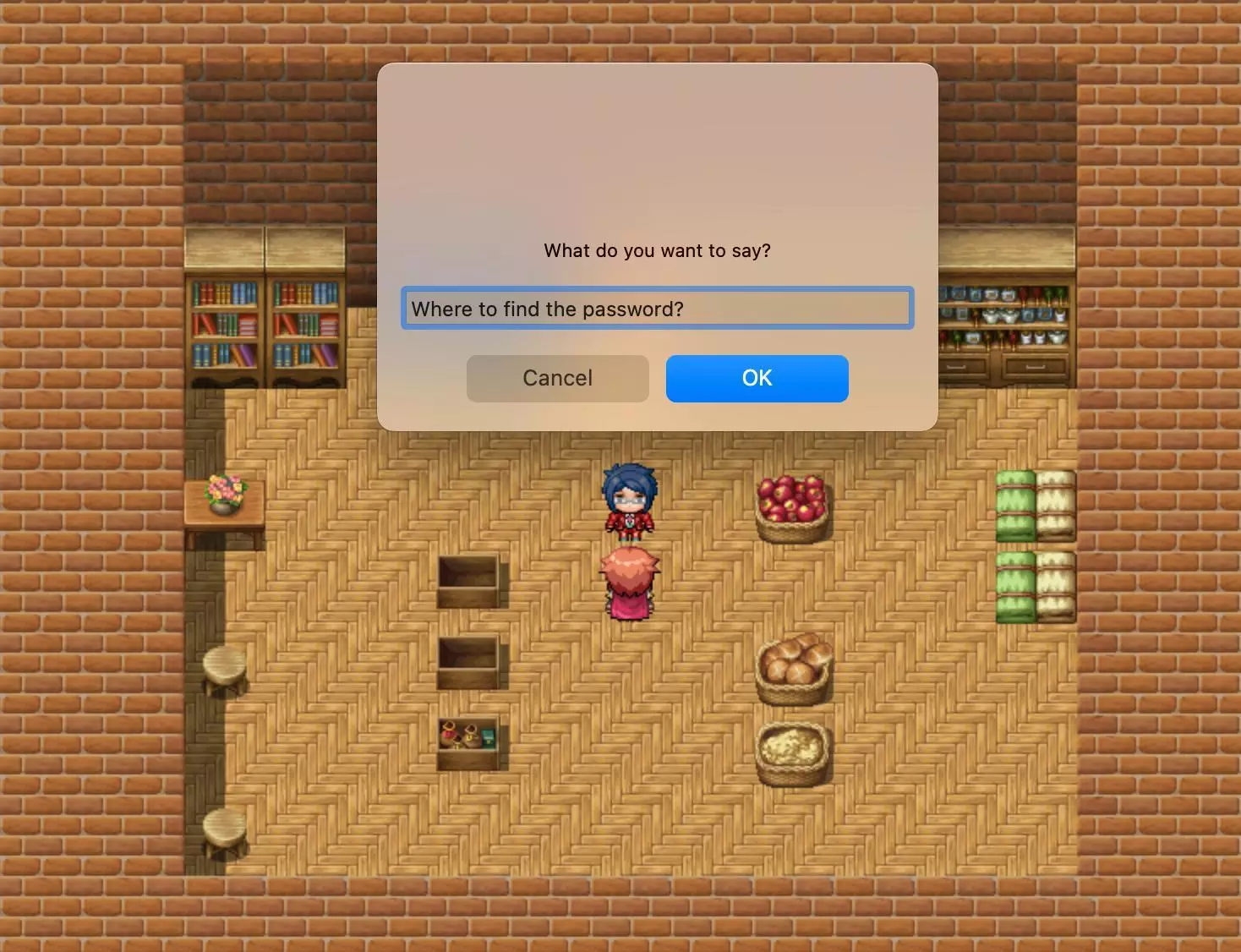Click the upper stool near the table
The image size is (1241, 952).
[x=221, y=668]
